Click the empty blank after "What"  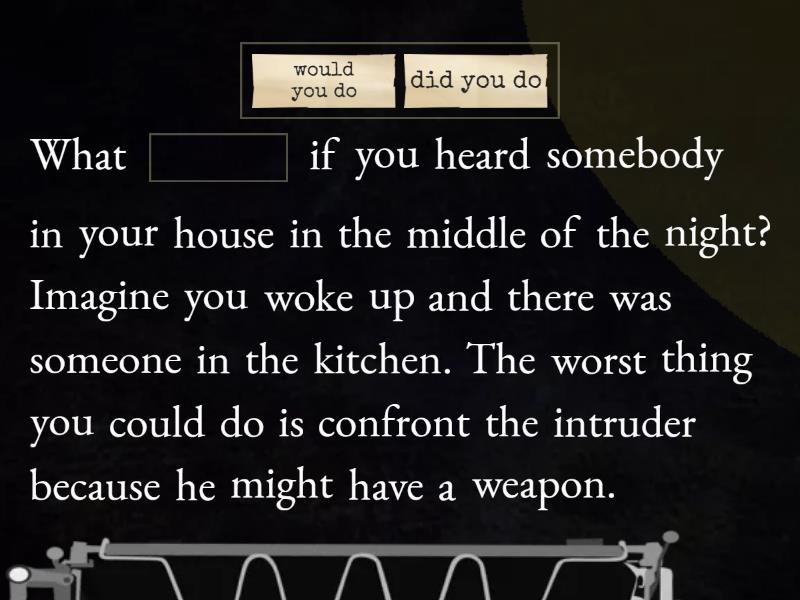click(218, 158)
